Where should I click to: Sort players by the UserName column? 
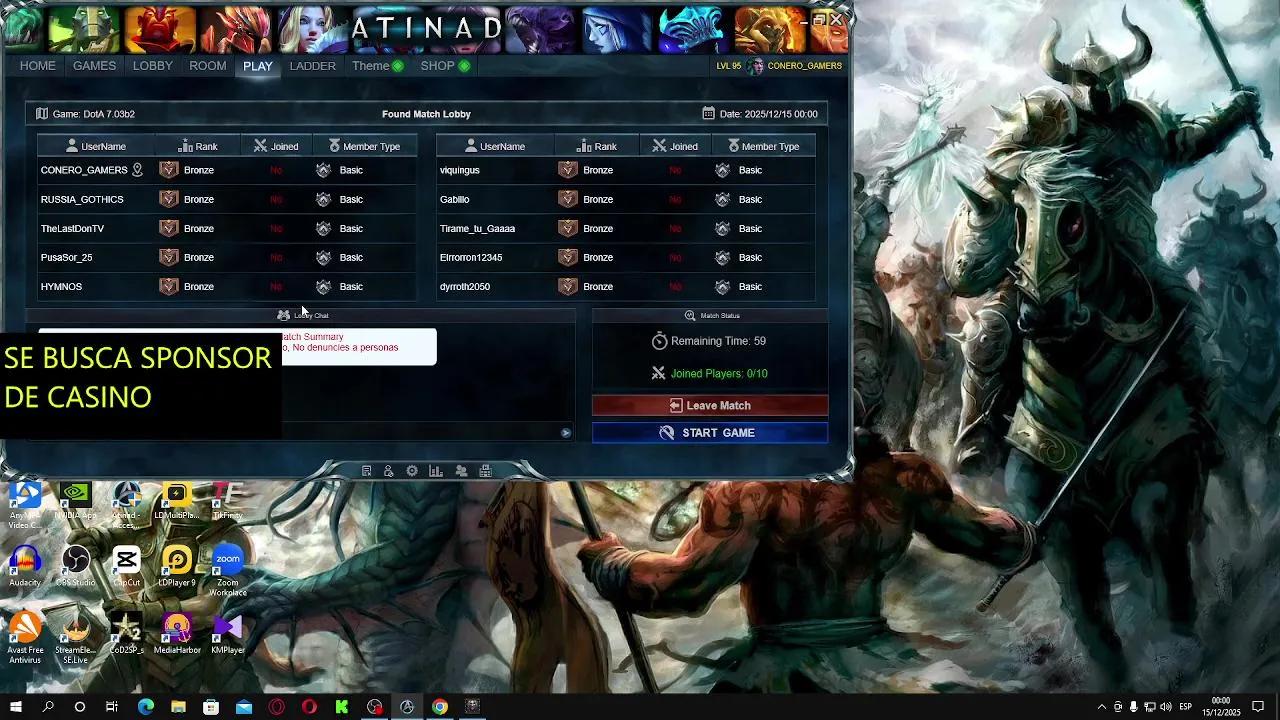tap(103, 145)
